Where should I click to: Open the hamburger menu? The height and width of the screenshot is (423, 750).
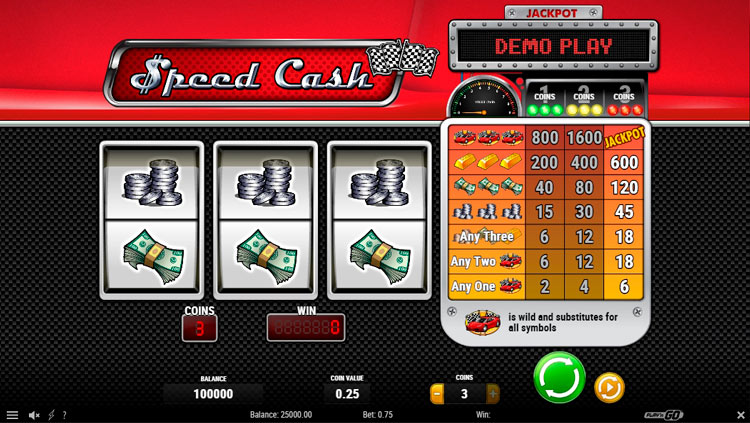coord(12,415)
